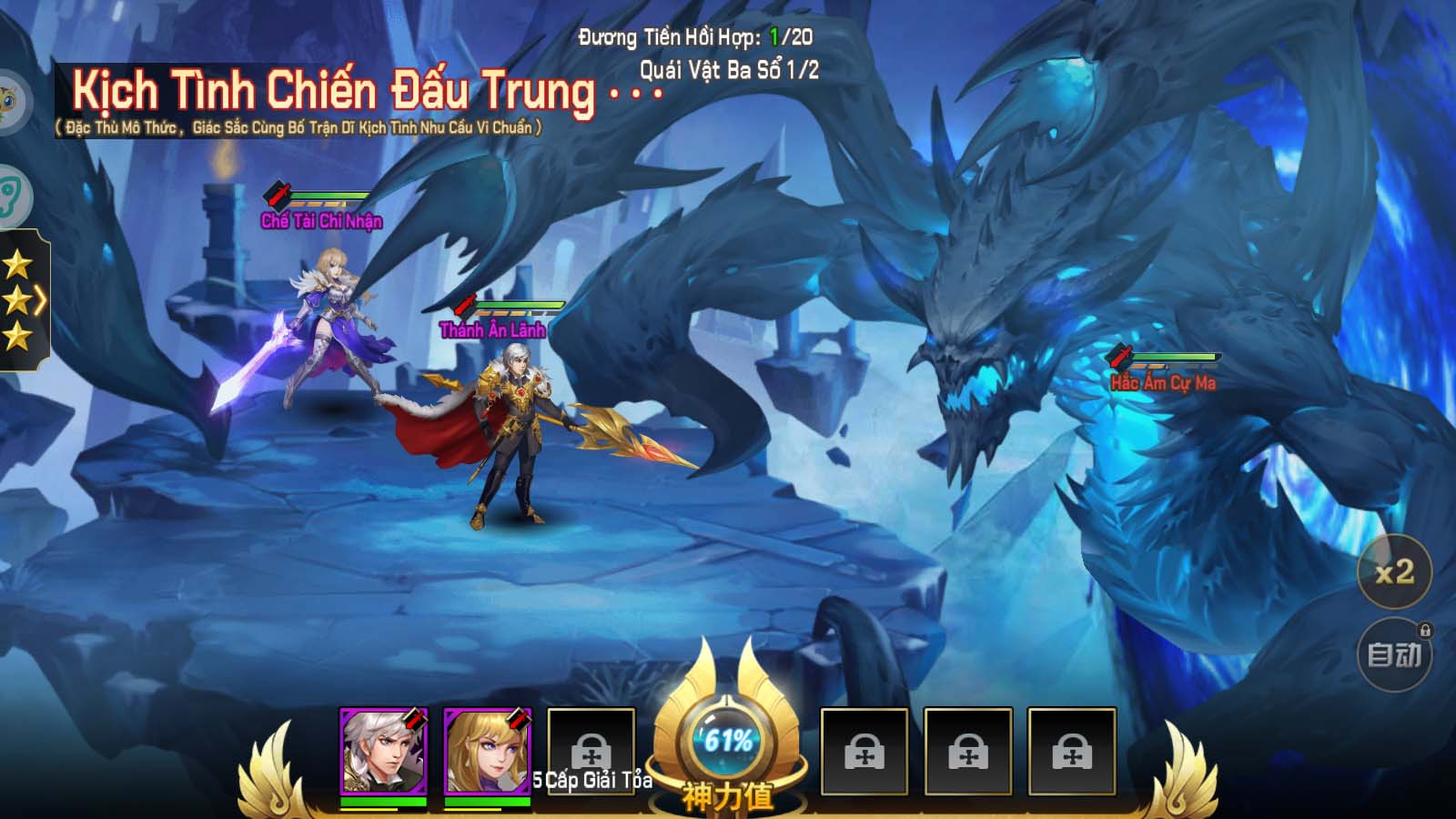This screenshot has width=1456, height=819.
Task: Select the rocket boost icon below the pet
Action: (12, 191)
